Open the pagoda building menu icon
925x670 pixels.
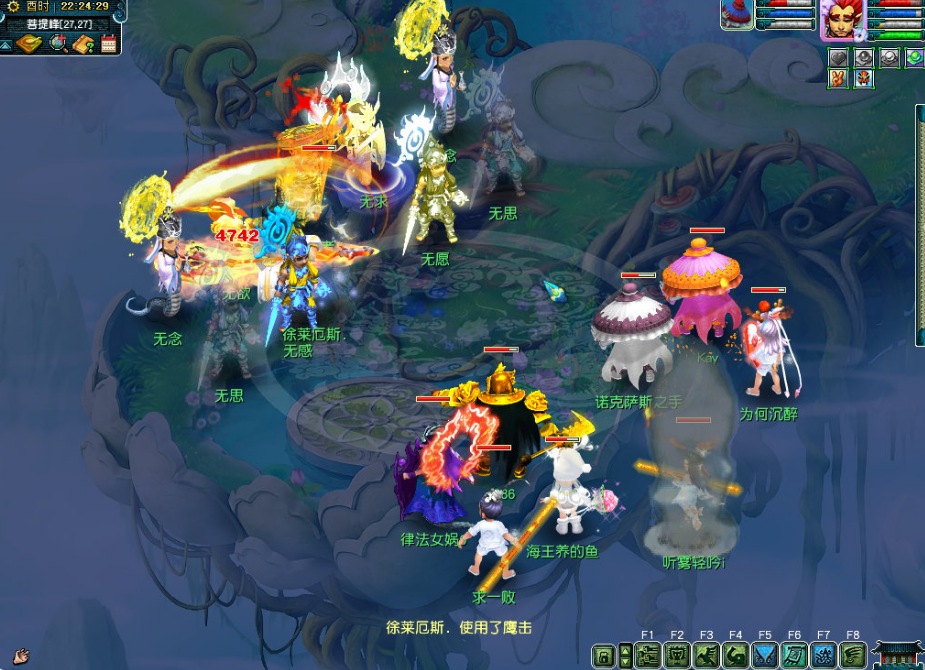(x=897, y=655)
